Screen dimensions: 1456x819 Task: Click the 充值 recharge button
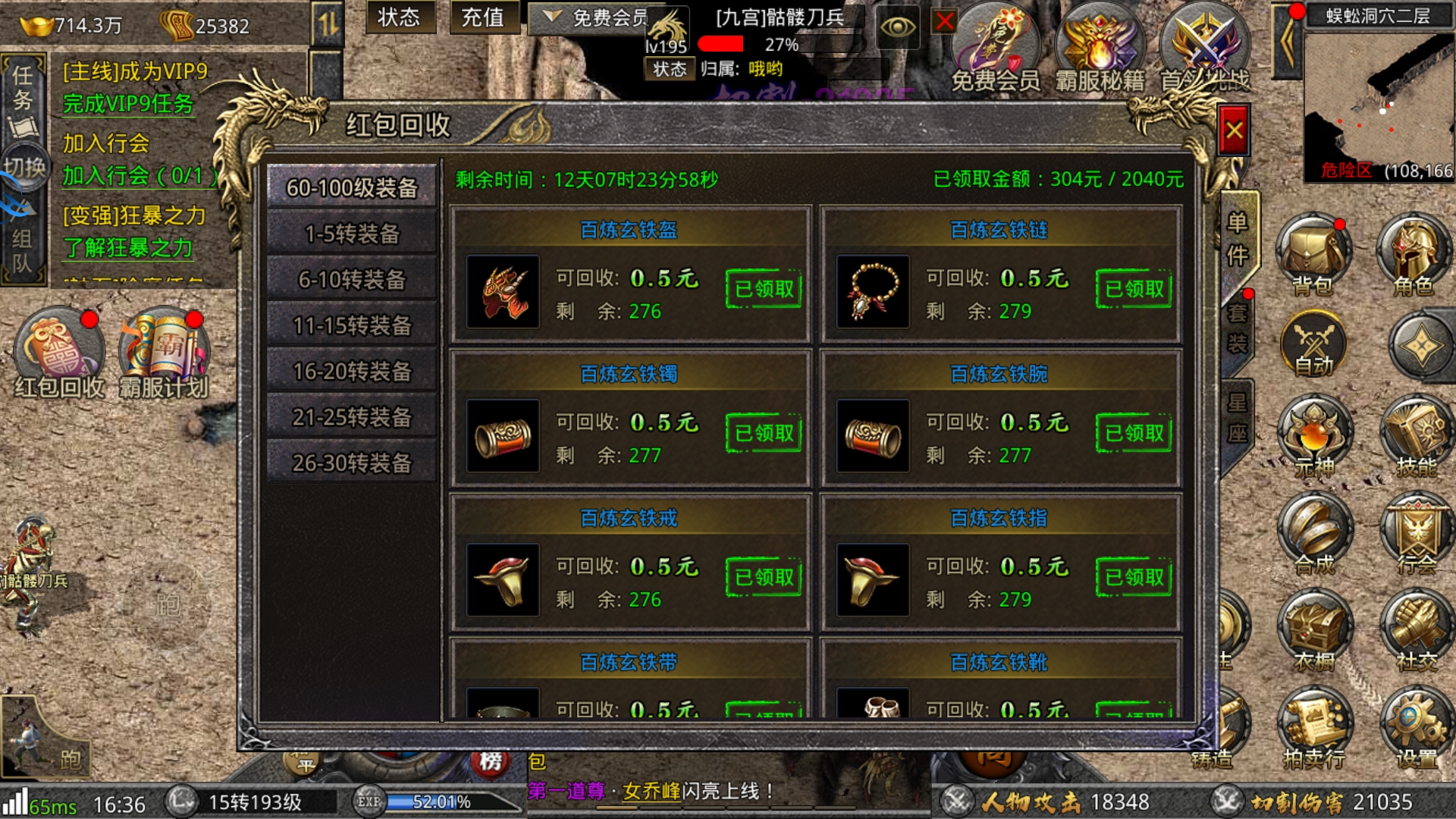(482, 17)
